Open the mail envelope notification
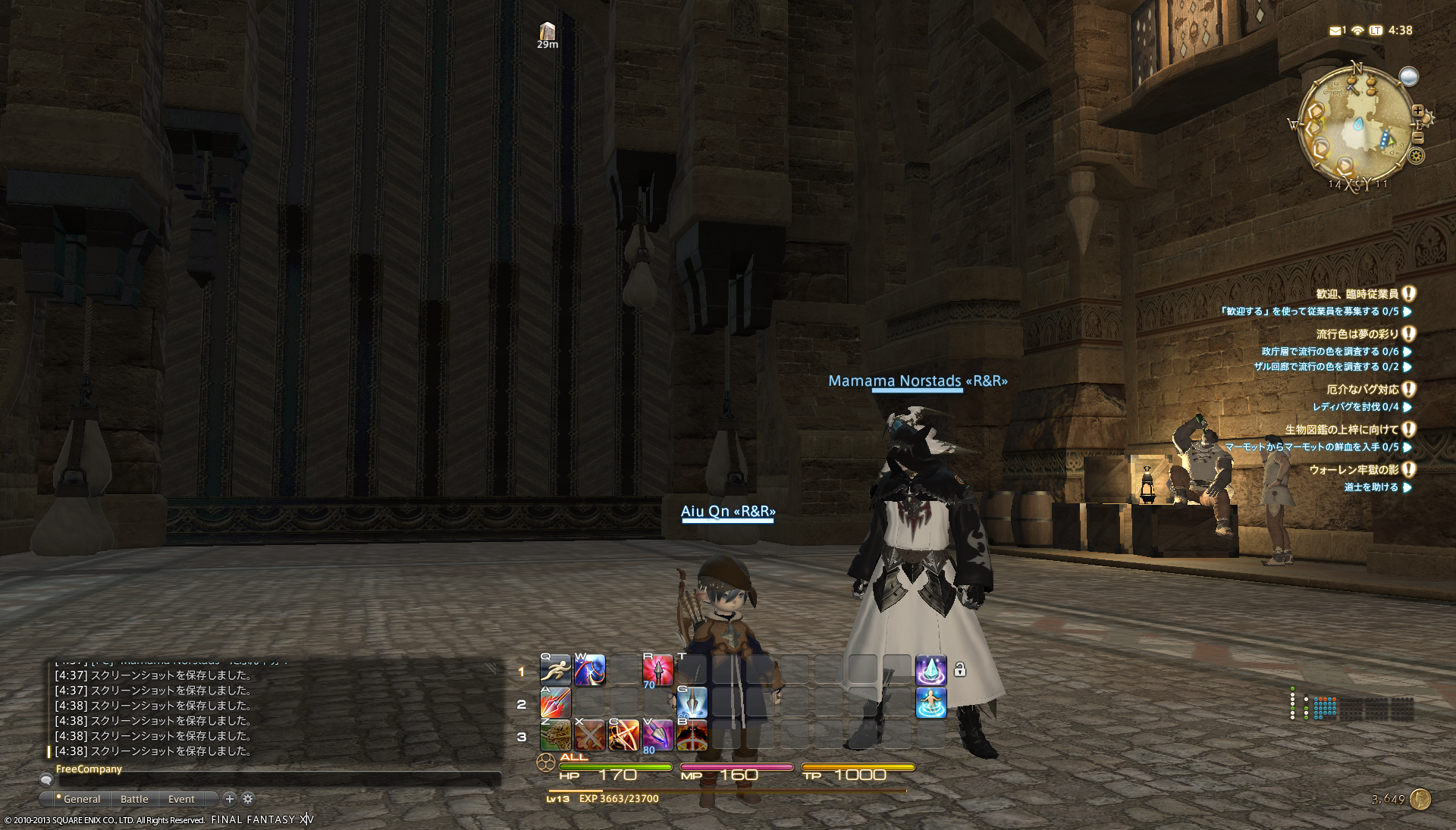This screenshot has width=1456, height=830. [1335, 30]
